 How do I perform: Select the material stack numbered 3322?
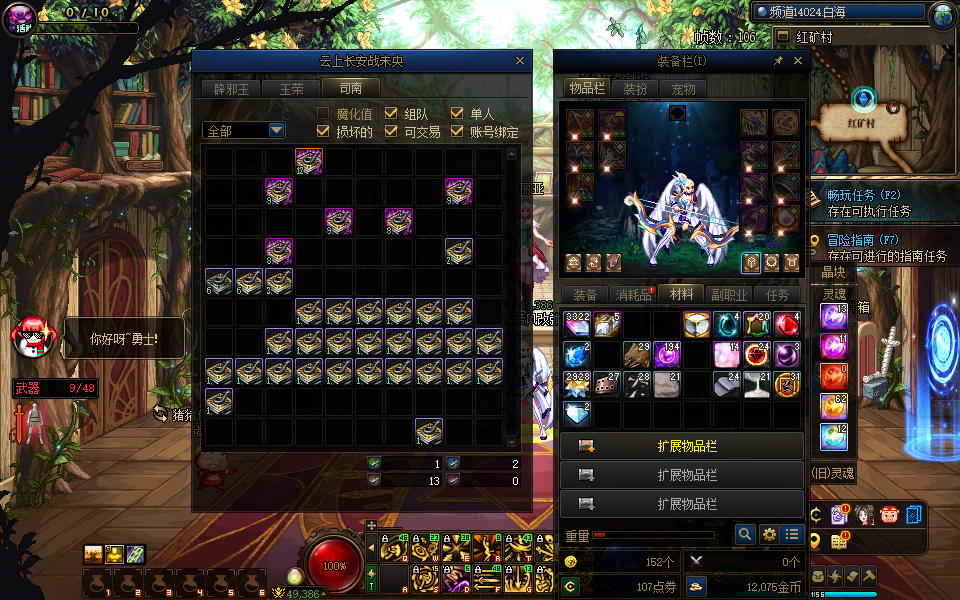tap(578, 324)
